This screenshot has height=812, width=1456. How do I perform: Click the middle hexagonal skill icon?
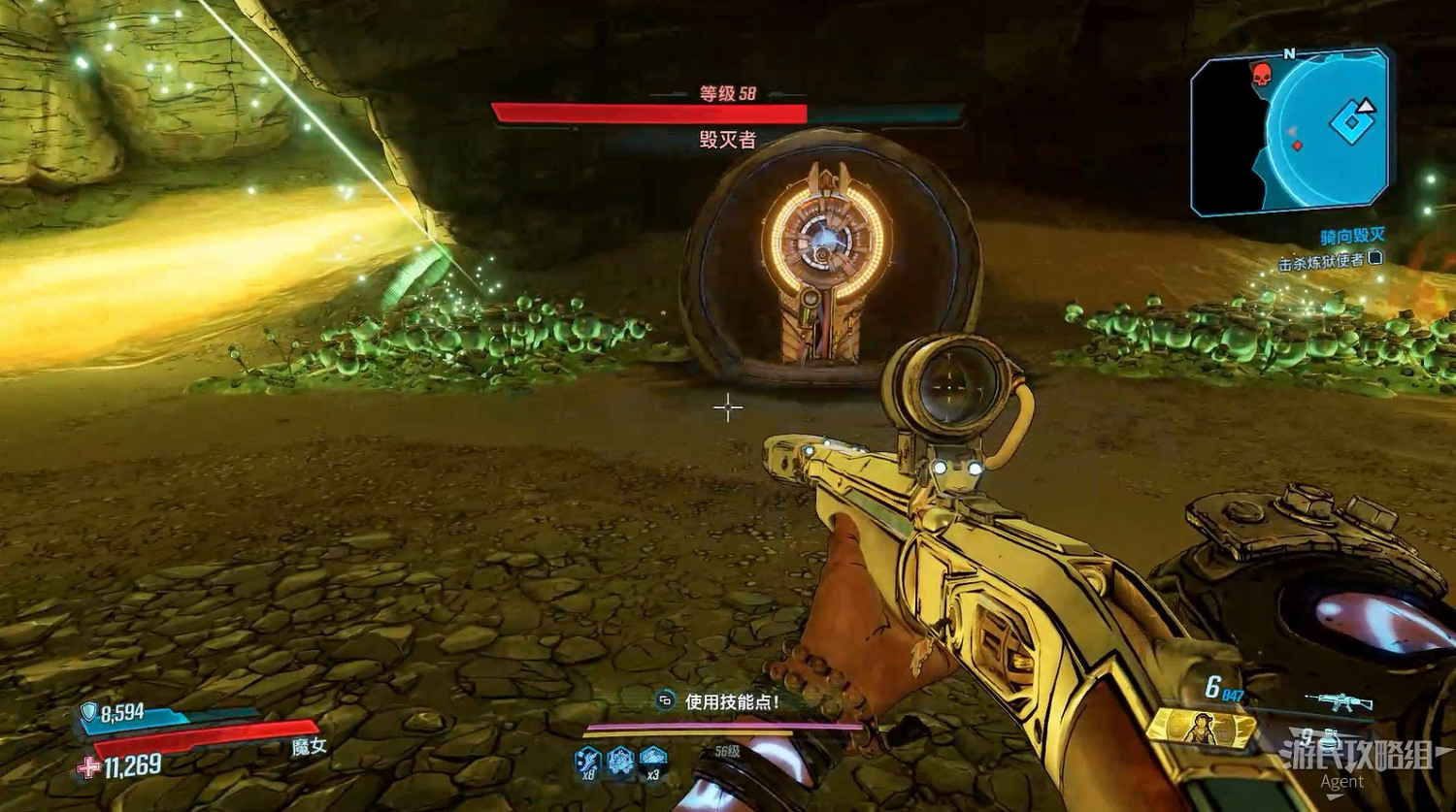618,760
